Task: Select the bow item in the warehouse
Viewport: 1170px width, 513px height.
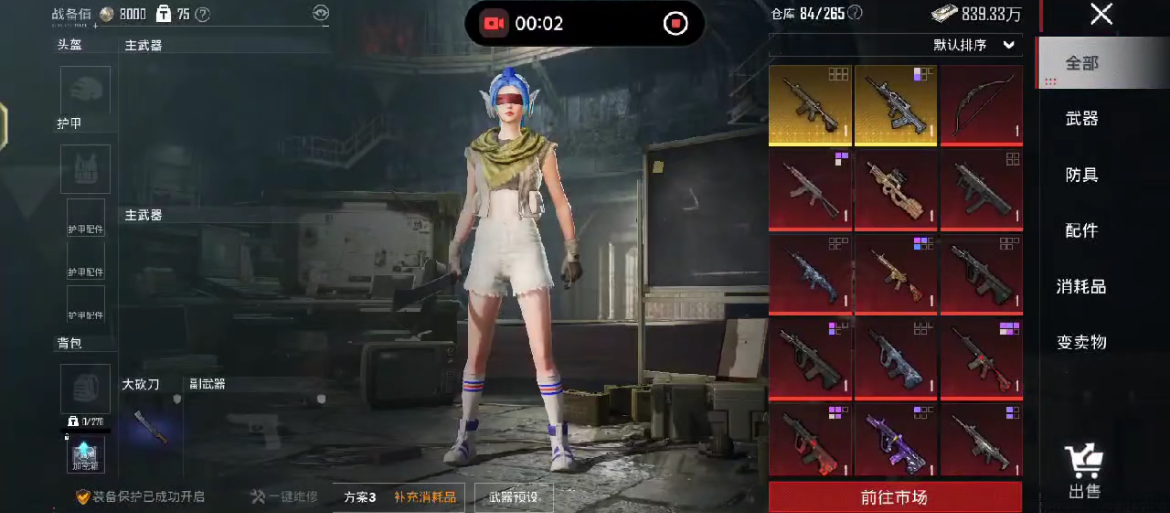Action: (982, 105)
